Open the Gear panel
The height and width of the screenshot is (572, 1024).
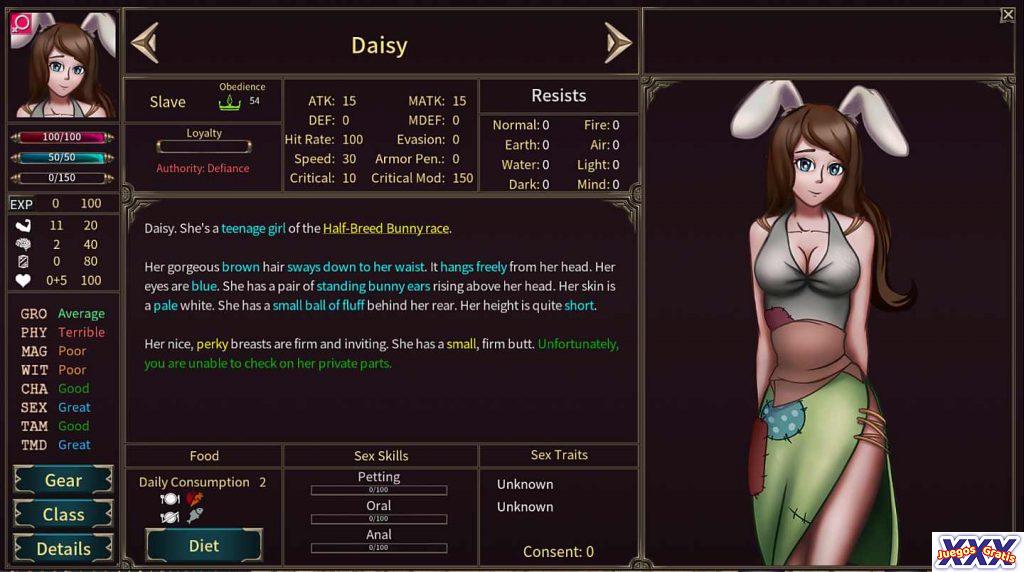point(63,481)
